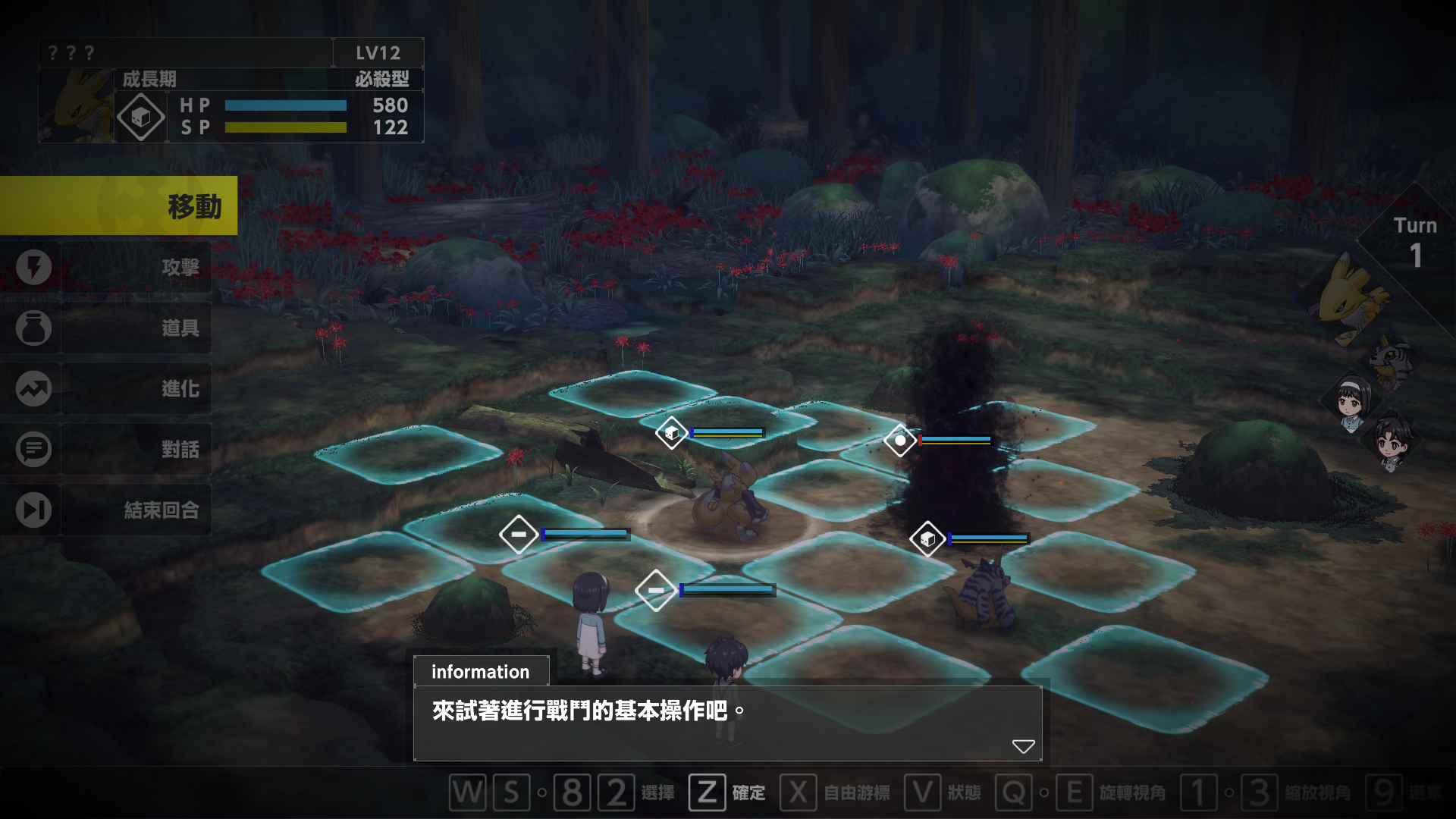Click the 進化 Evolve text label
Screen dimensions: 1456x819
[182, 388]
